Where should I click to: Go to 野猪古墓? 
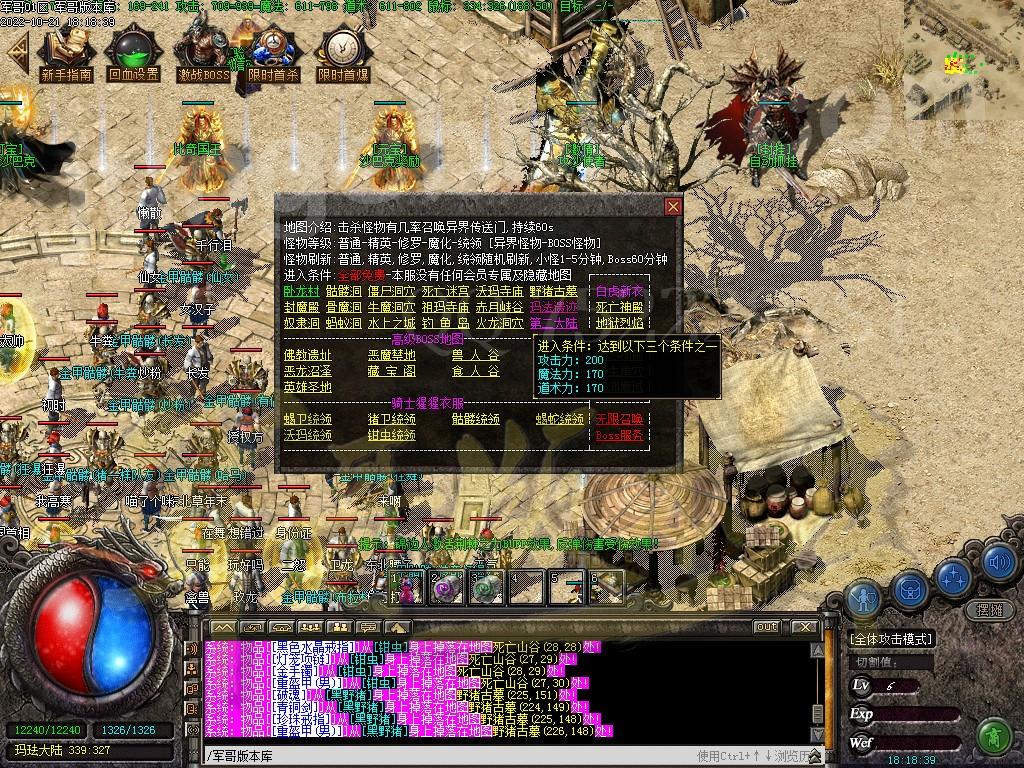[x=554, y=291]
